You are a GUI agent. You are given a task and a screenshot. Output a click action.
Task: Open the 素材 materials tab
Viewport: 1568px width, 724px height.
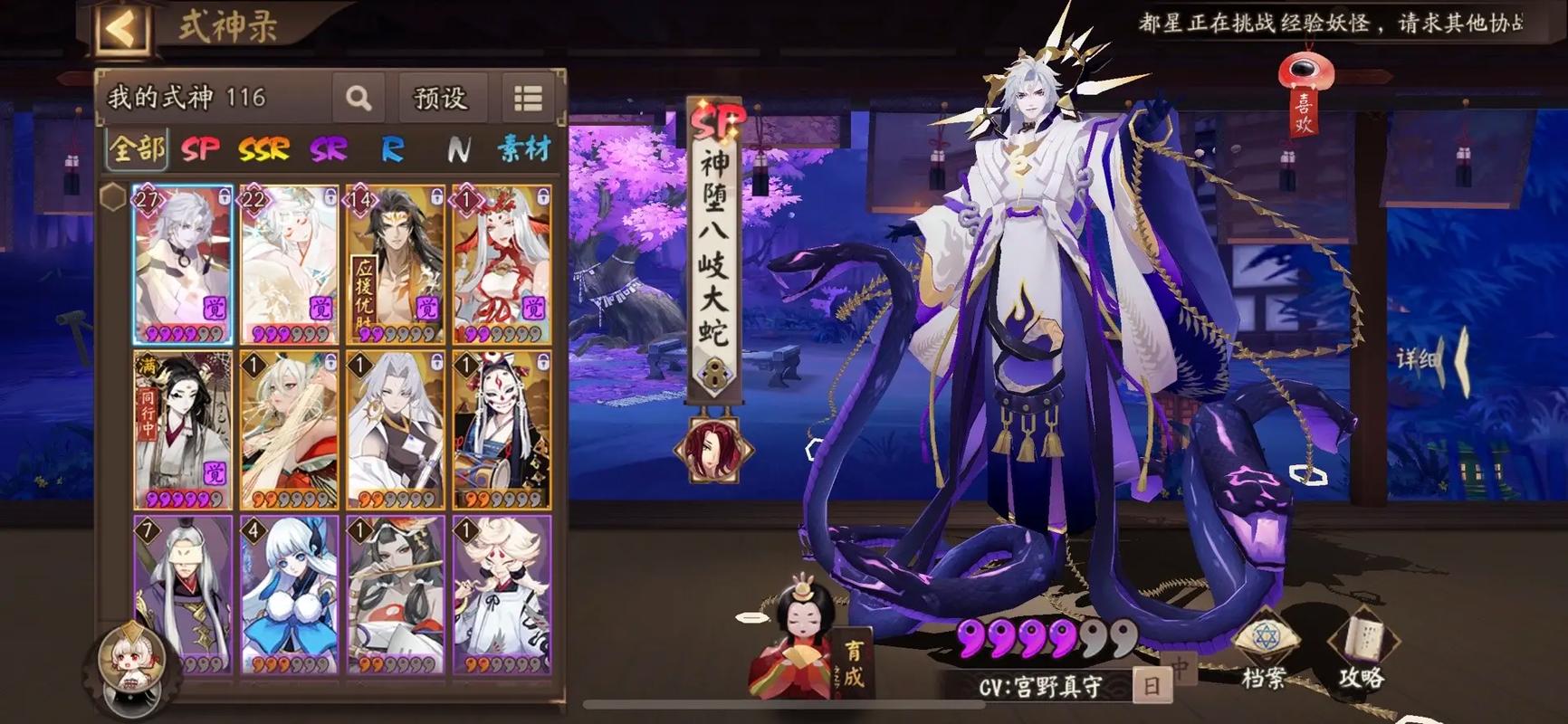pyautogui.click(x=524, y=148)
